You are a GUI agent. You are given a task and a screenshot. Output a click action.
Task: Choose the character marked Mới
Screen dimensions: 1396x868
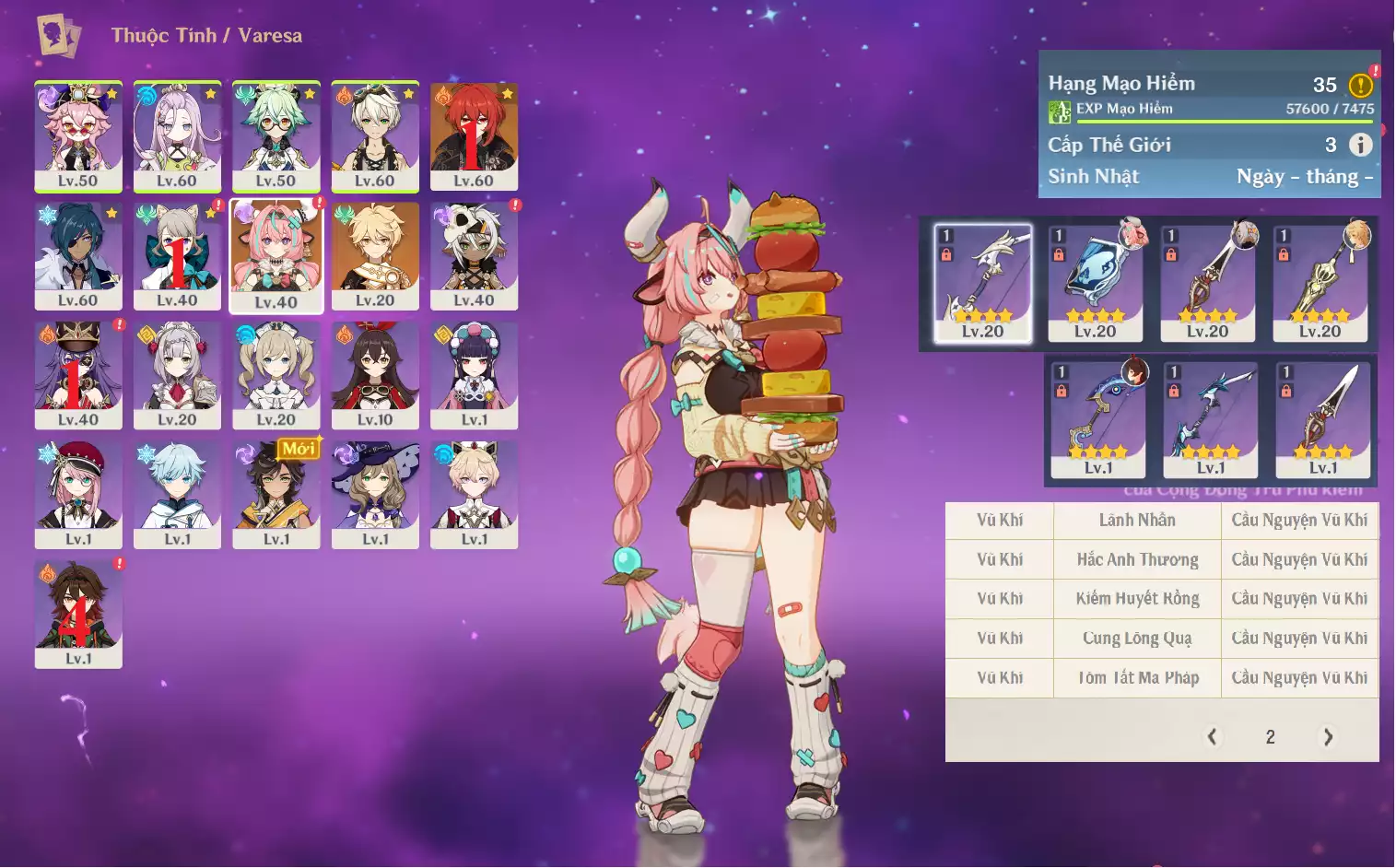[x=276, y=495]
